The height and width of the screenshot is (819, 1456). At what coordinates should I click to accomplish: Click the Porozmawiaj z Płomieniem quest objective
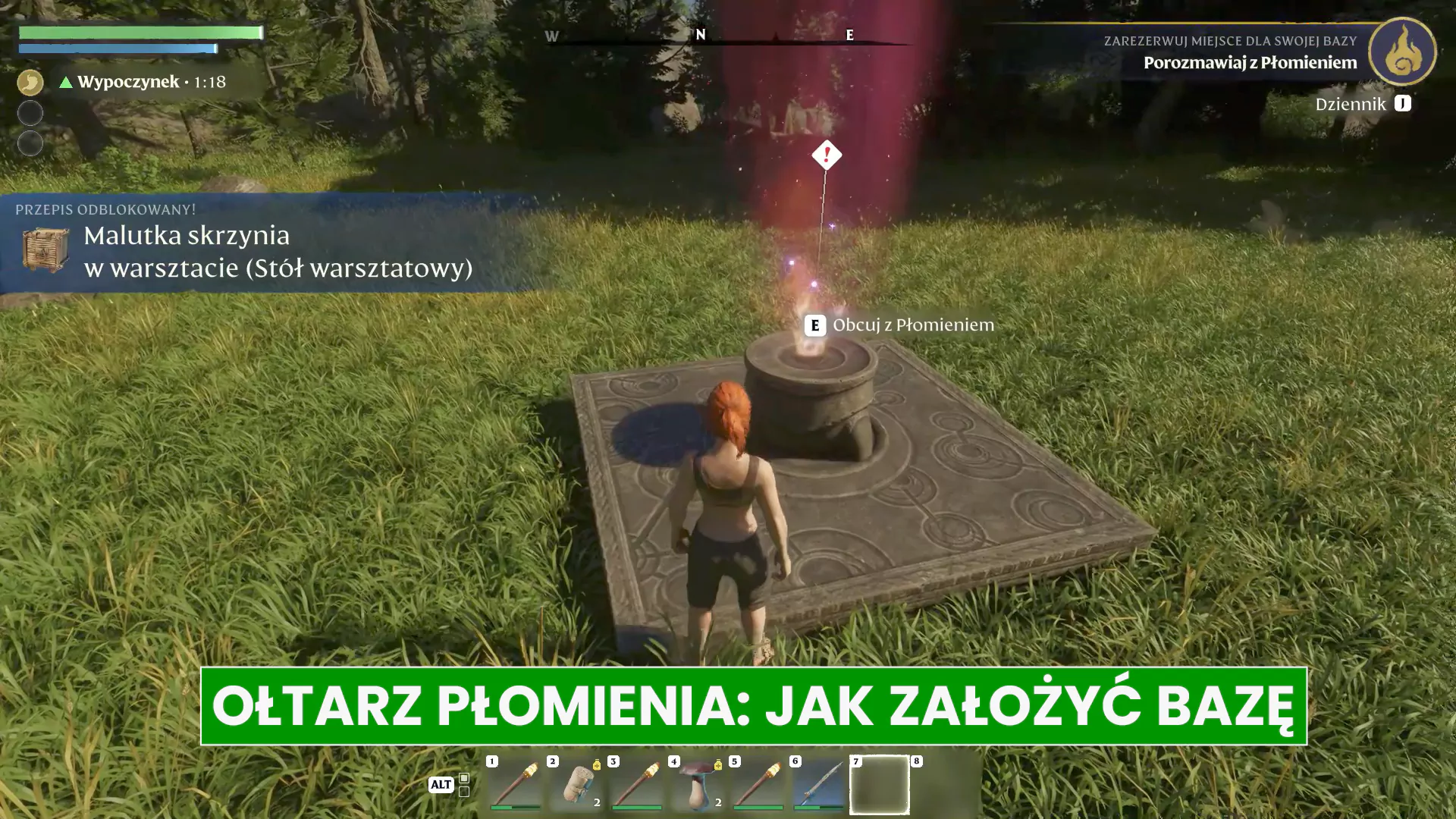pyautogui.click(x=1250, y=64)
